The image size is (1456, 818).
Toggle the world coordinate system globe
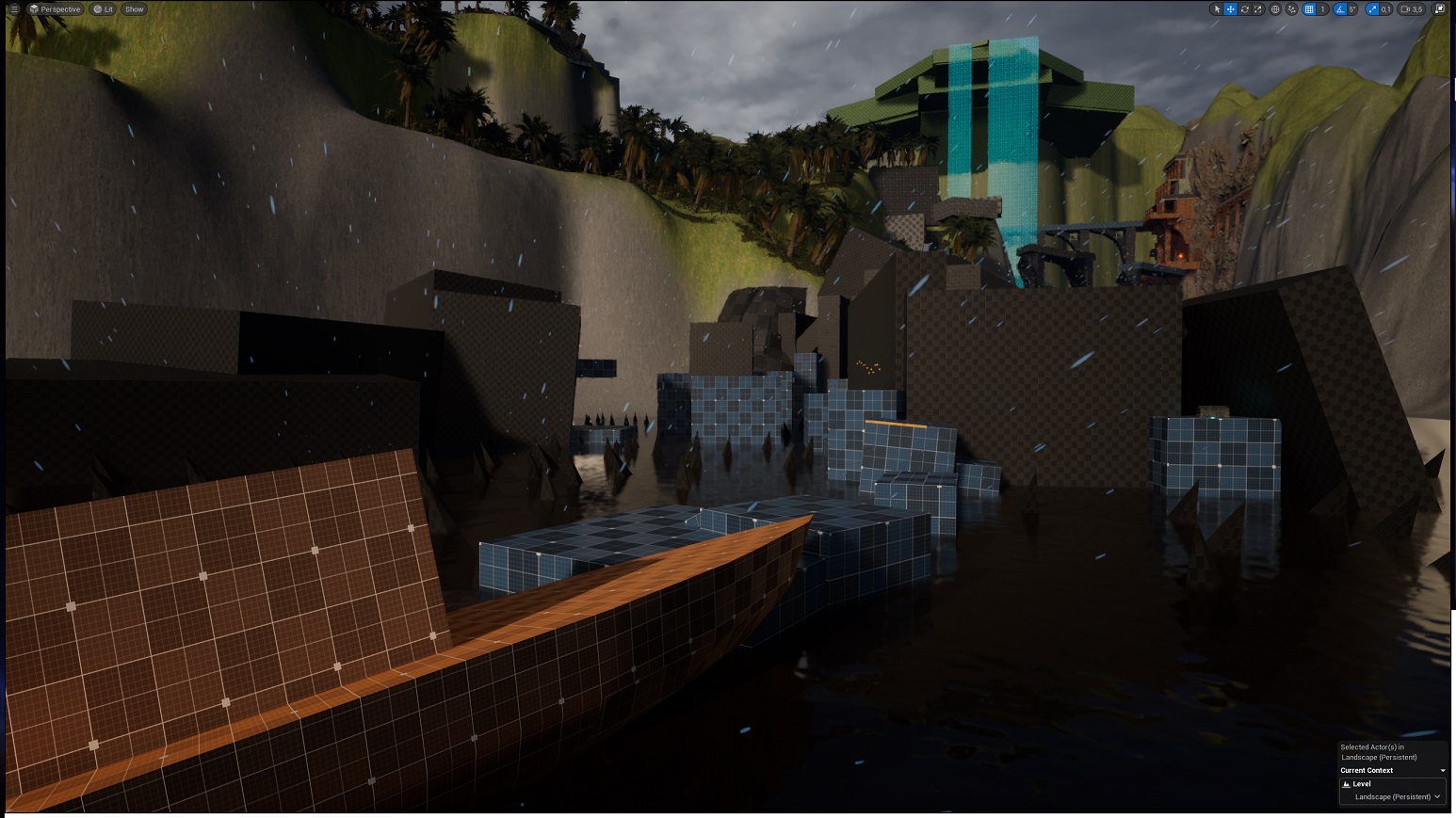[x=1275, y=9]
